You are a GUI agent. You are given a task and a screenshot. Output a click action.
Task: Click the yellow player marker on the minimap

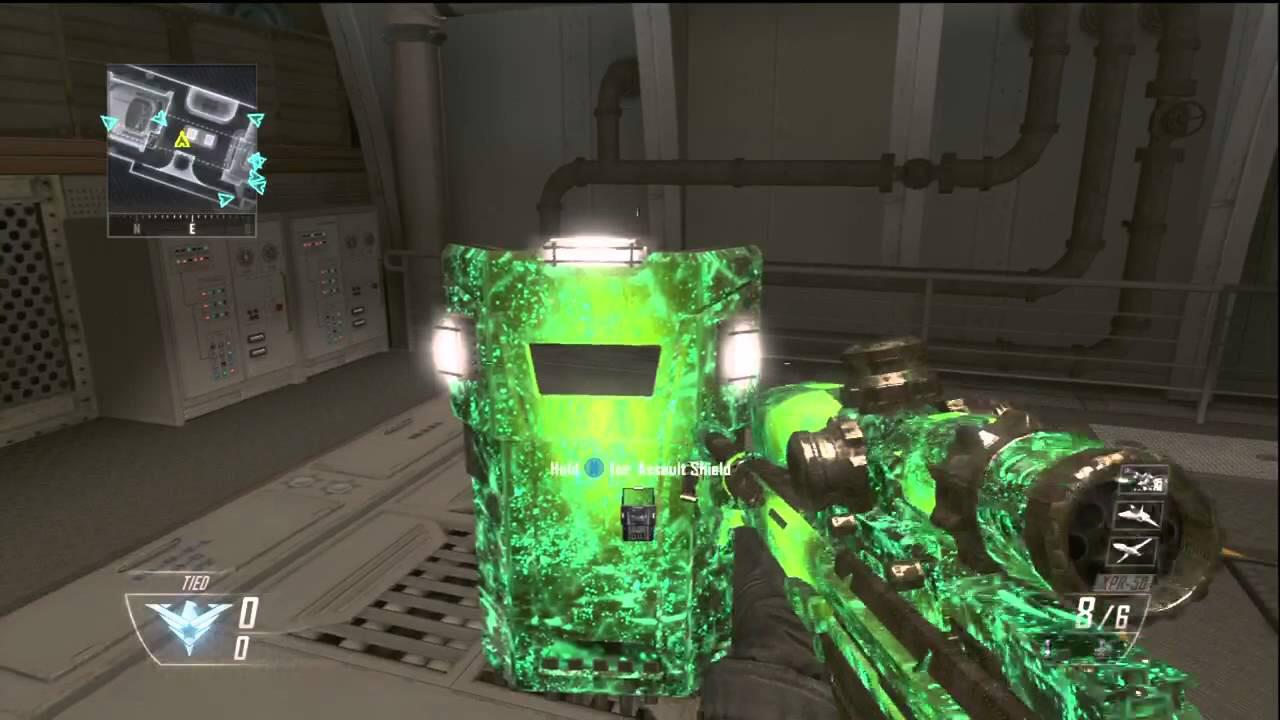coord(182,140)
